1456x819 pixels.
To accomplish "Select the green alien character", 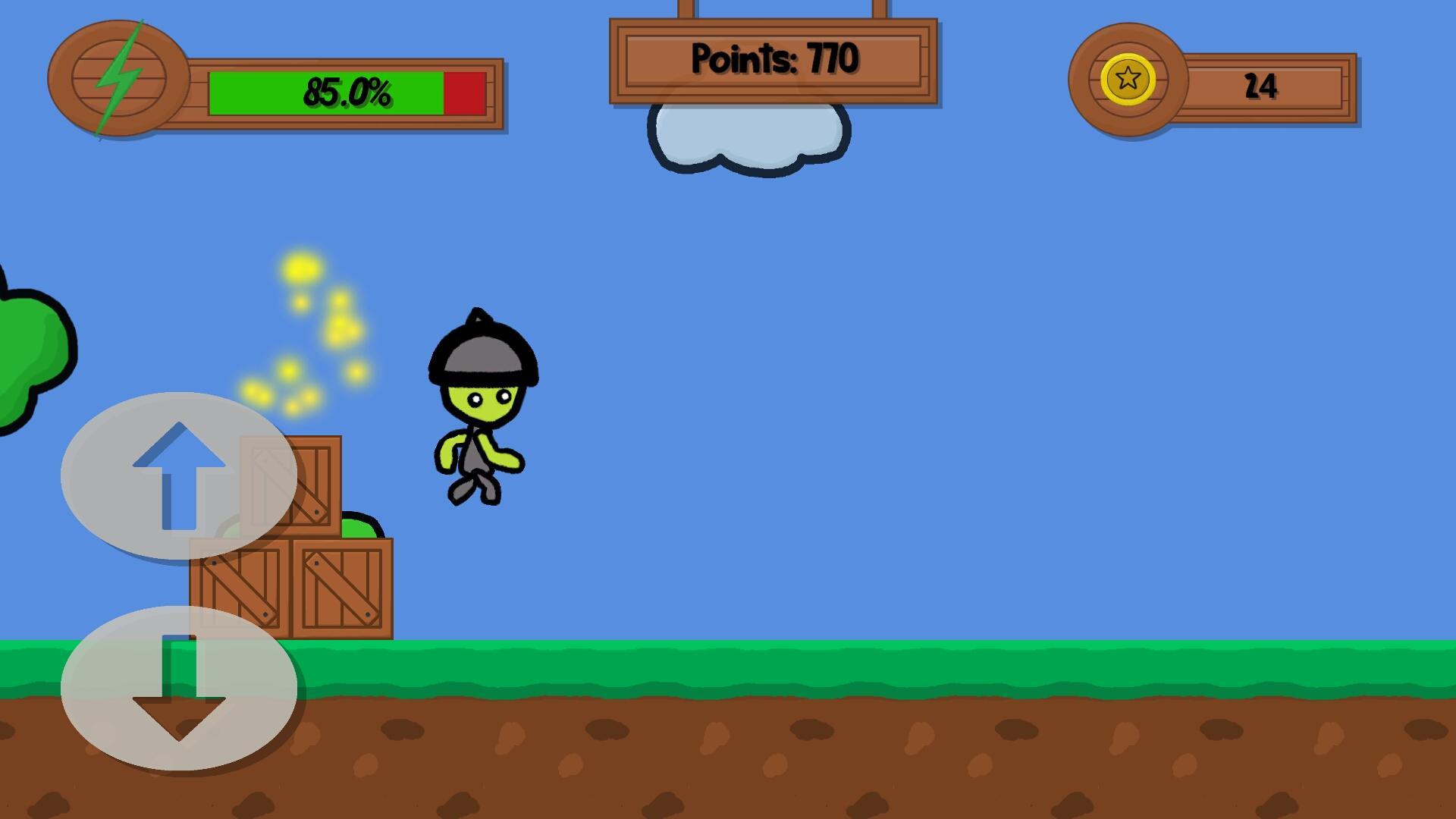I will pyautogui.click(x=478, y=409).
